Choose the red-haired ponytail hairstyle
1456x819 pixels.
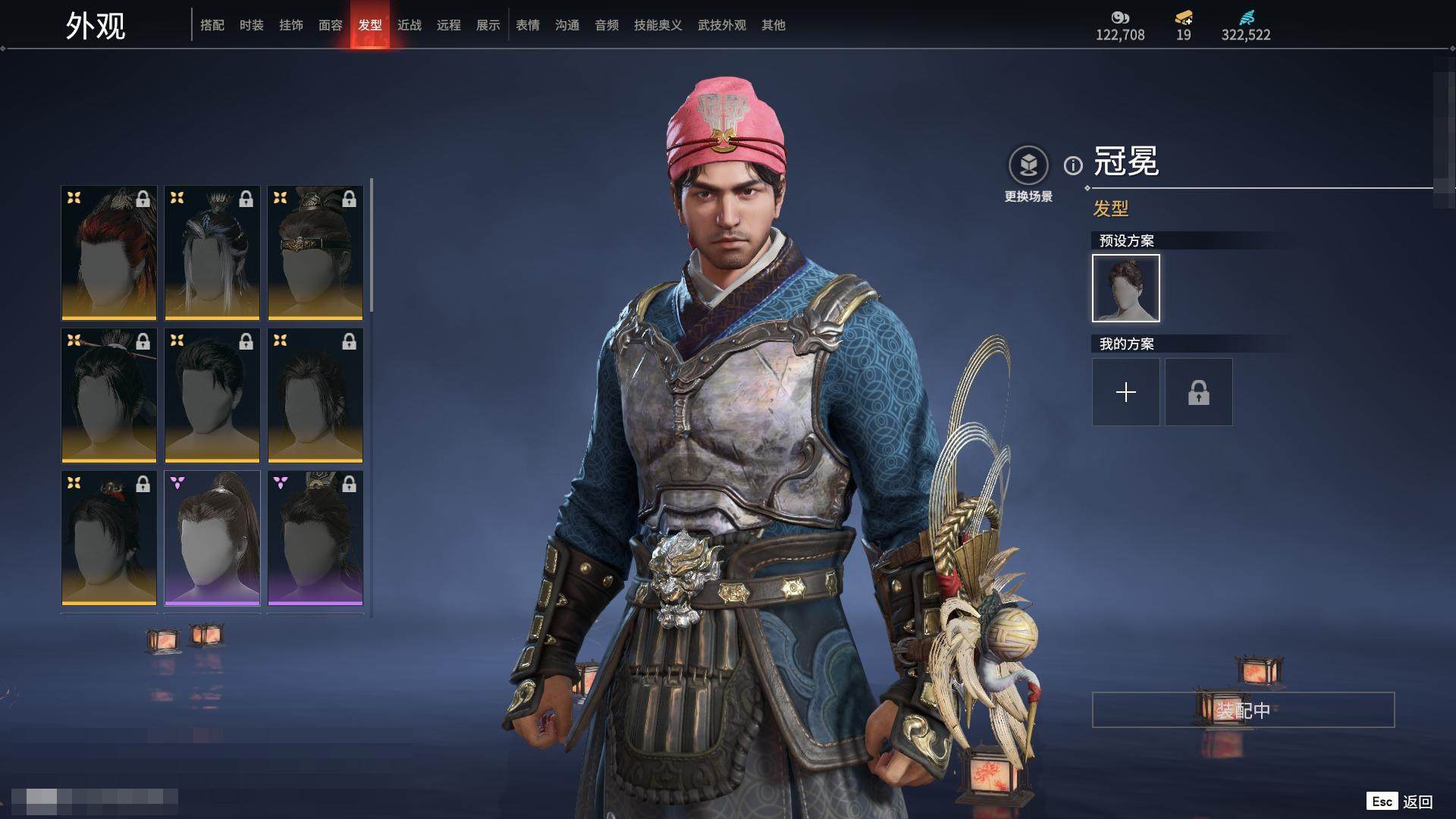coord(109,253)
